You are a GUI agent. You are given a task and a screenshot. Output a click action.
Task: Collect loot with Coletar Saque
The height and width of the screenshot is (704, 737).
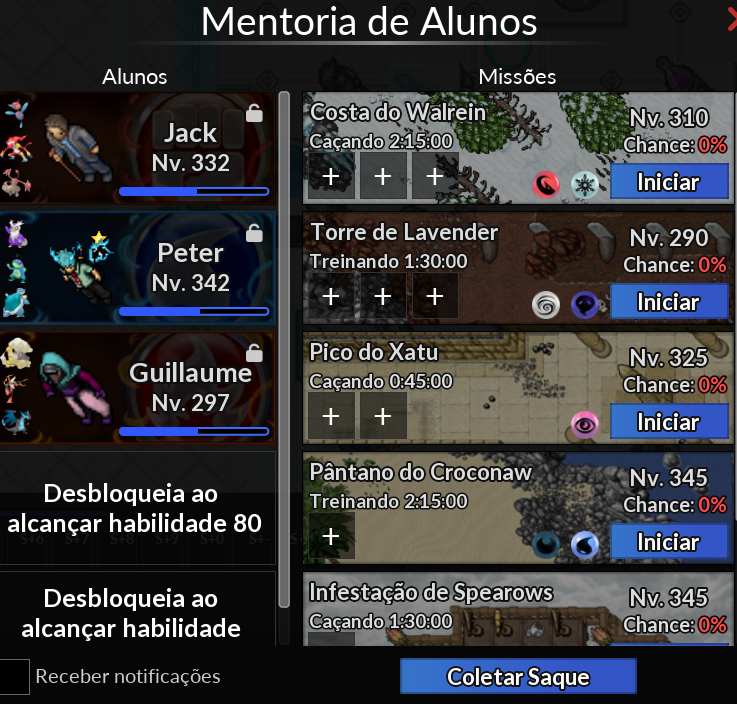coord(518,677)
